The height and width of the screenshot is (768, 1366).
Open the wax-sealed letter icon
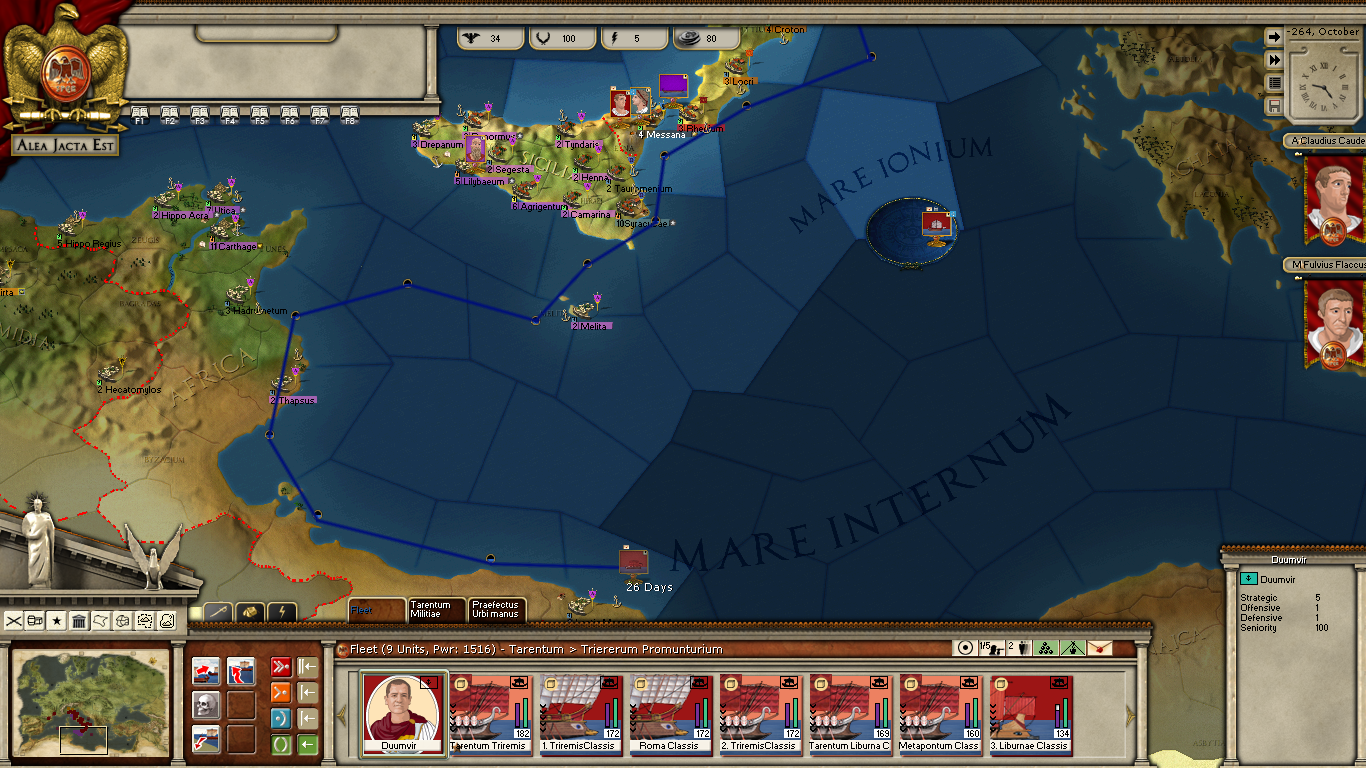tap(1100, 648)
